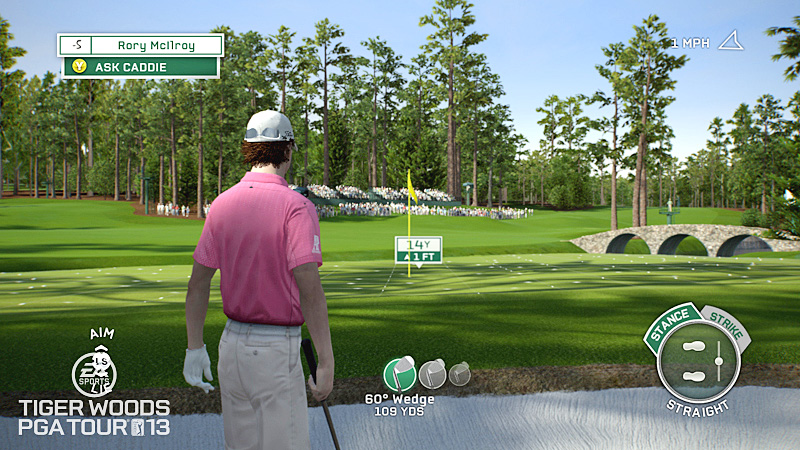This screenshot has height=450, width=800.
Task: Select the Aim mode icon
Action: coord(94,371)
